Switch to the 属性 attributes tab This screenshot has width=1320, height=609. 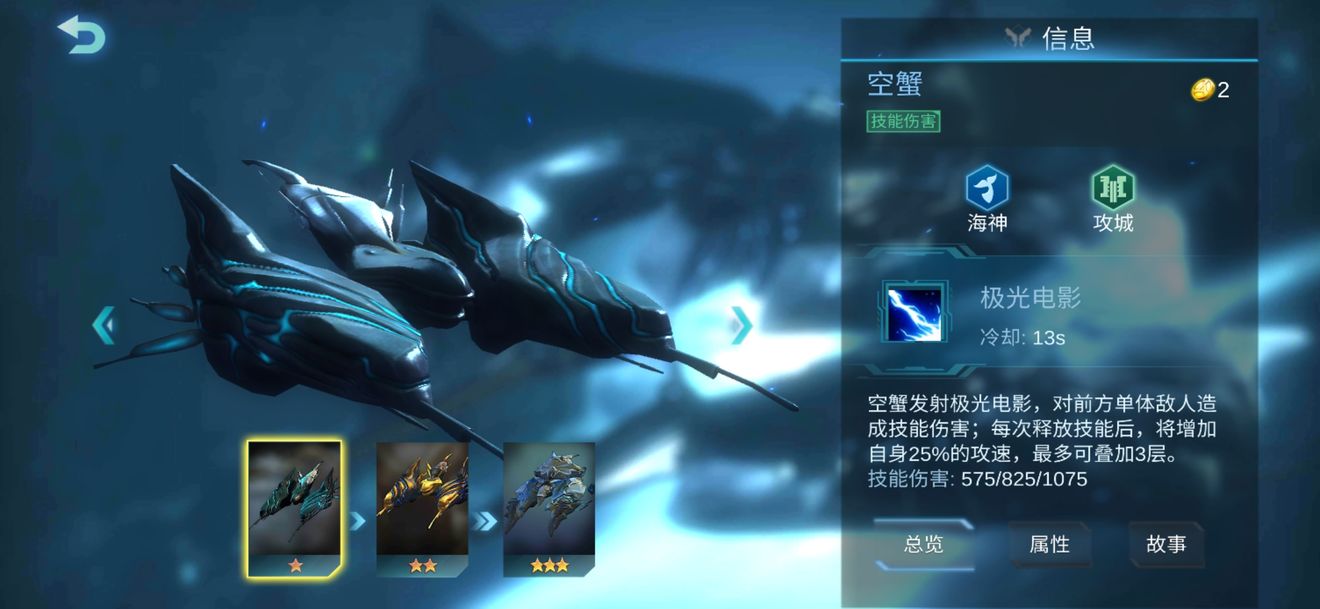(x=1049, y=544)
